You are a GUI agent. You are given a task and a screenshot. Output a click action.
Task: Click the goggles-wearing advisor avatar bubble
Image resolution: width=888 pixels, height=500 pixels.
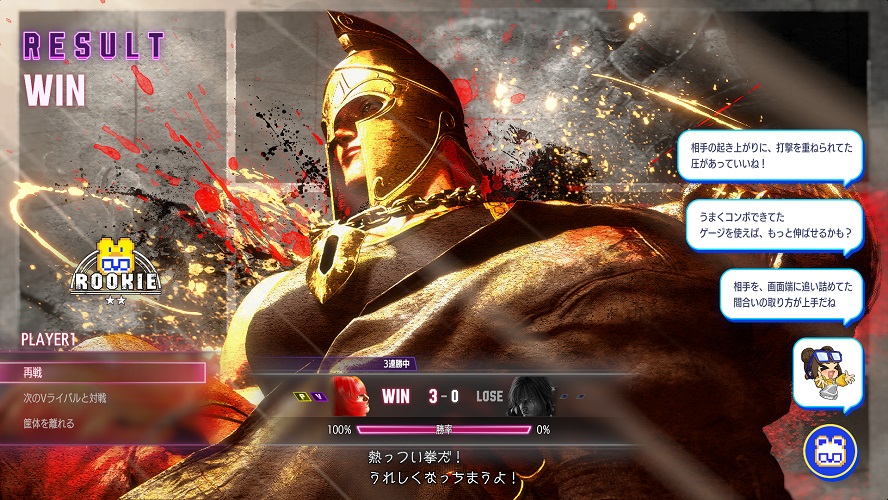tap(827, 373)
